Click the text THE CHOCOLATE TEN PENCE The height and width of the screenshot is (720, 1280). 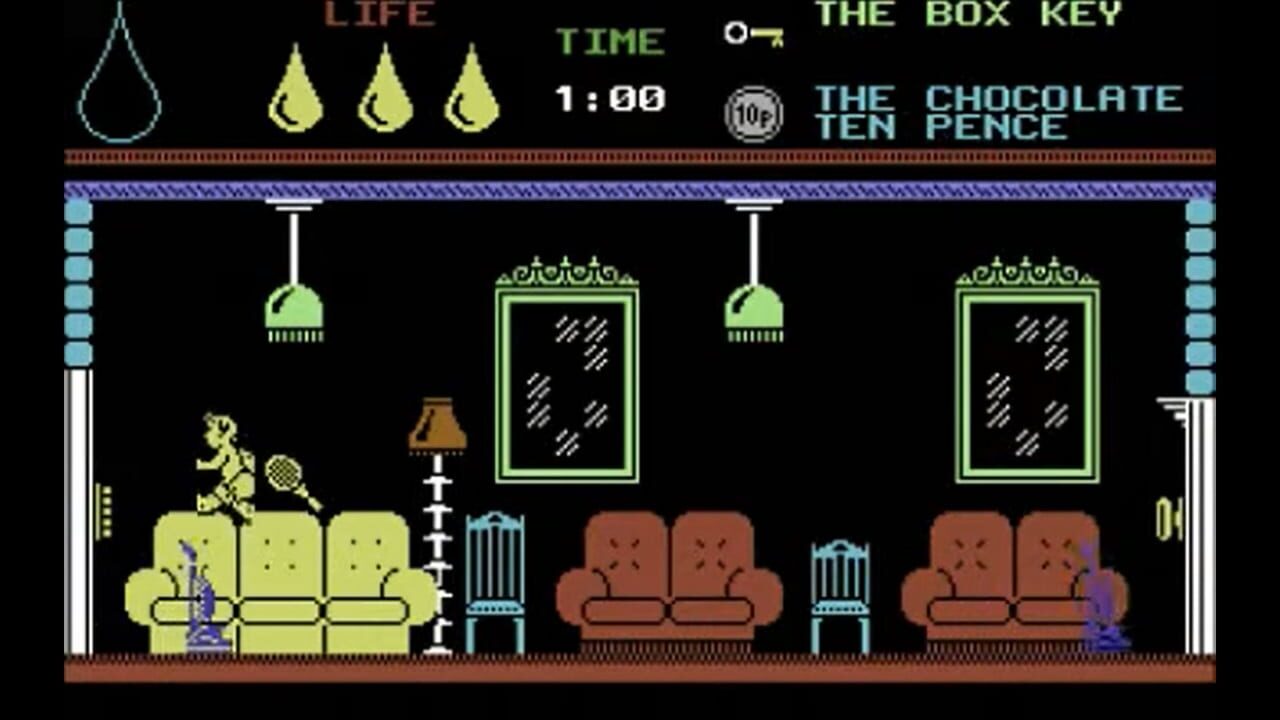tap(995, 112)
